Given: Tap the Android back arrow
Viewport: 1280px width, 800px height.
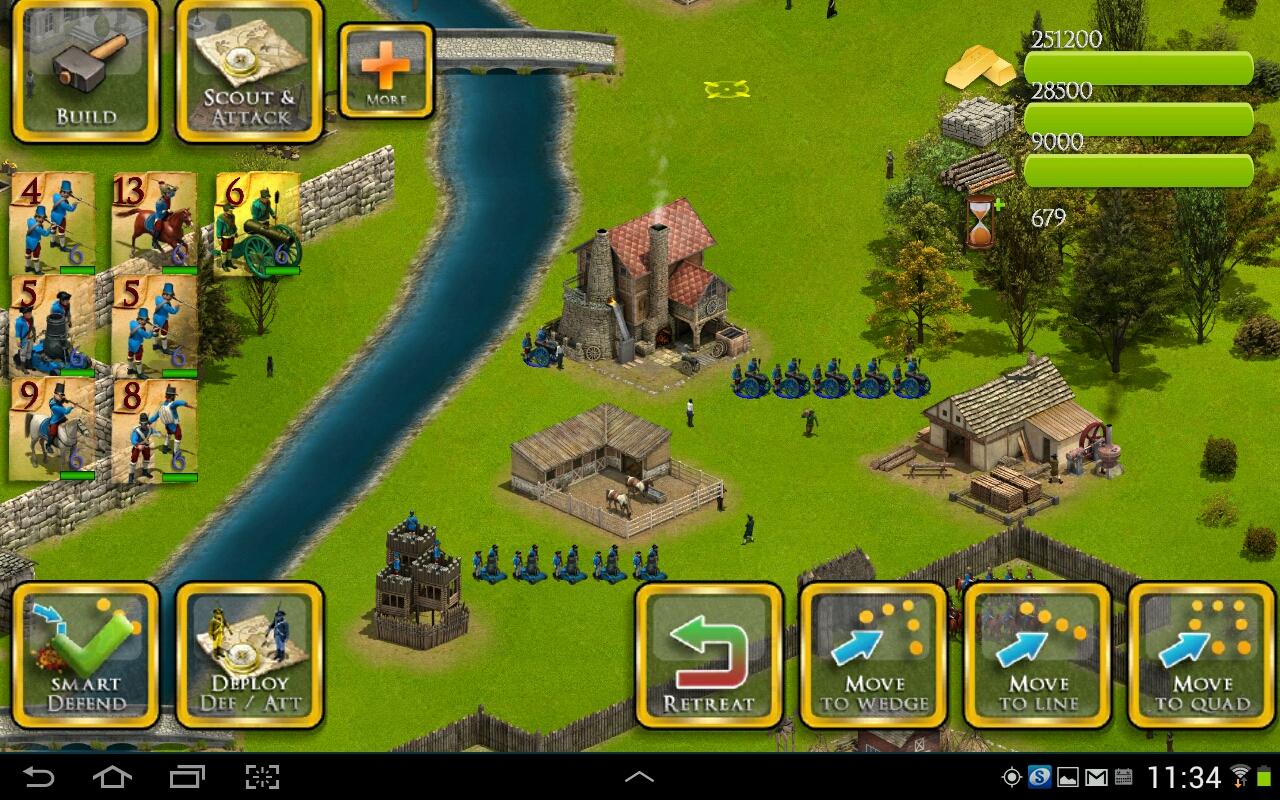Looking at the screenshot, I should pyautogui.click(x=39, y=777).
